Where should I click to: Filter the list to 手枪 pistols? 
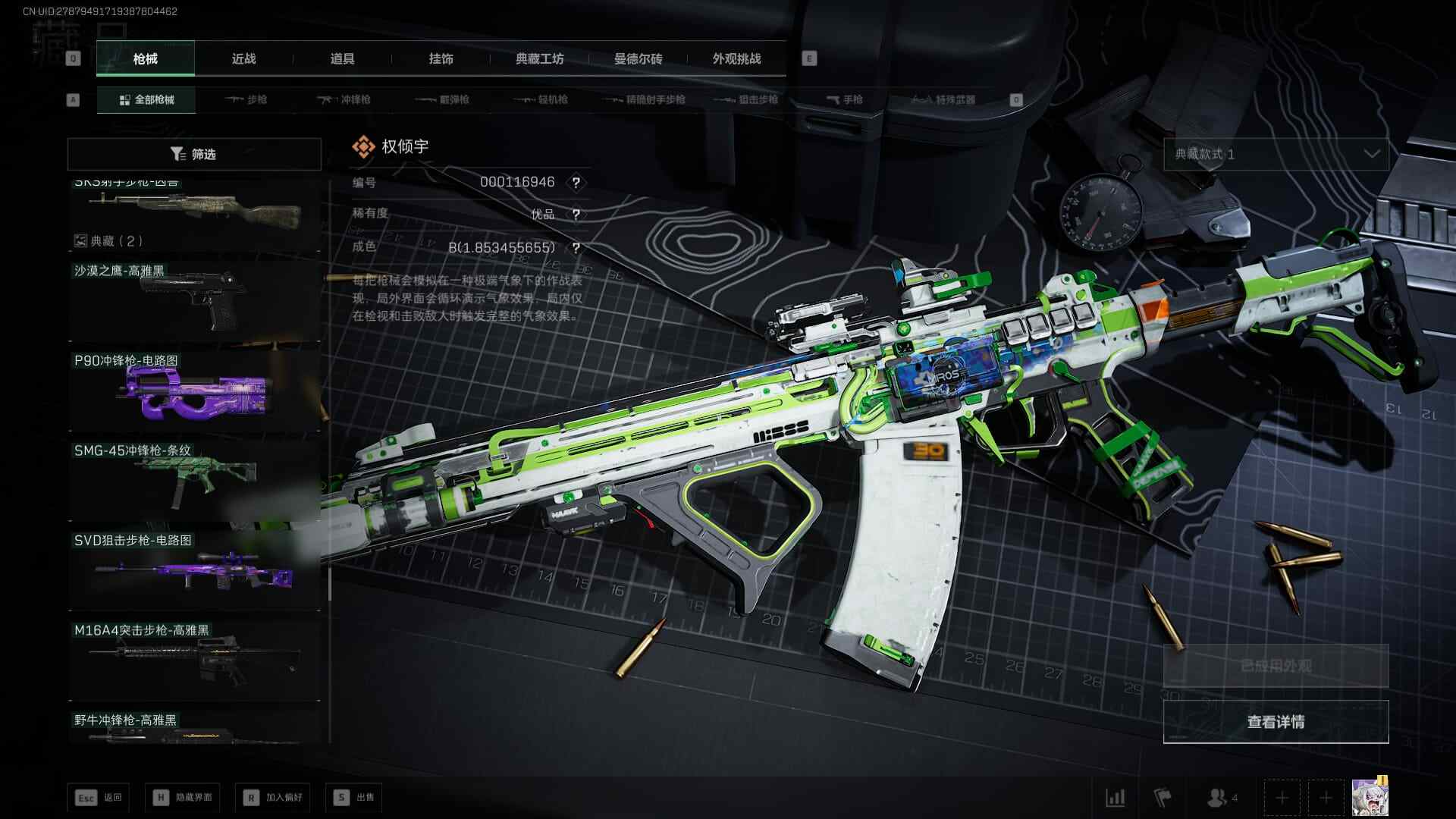coord(844,99)
